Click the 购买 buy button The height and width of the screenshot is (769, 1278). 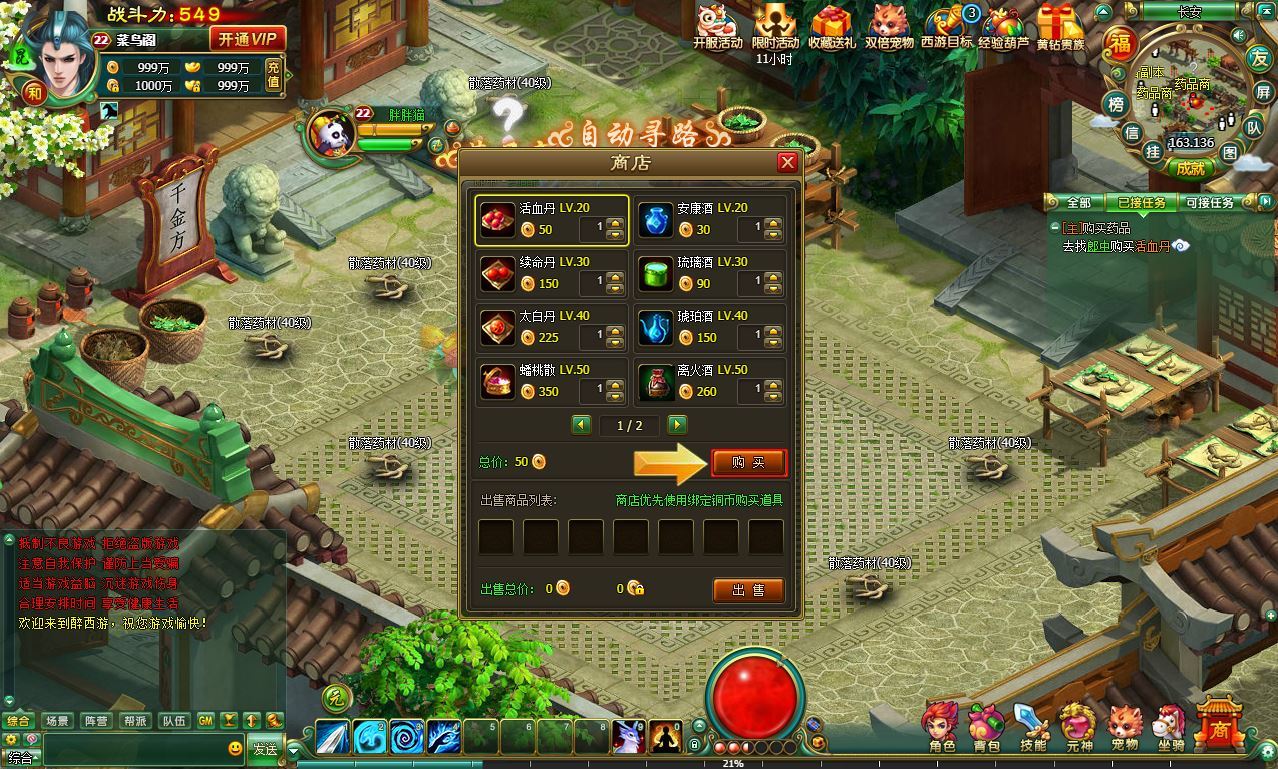(x=748, y=462)
